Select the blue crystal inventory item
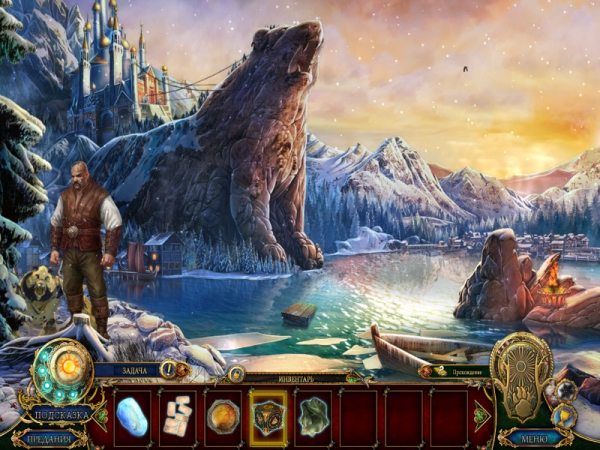The width and height of the screenshot is (600, 450). point(131,417)
